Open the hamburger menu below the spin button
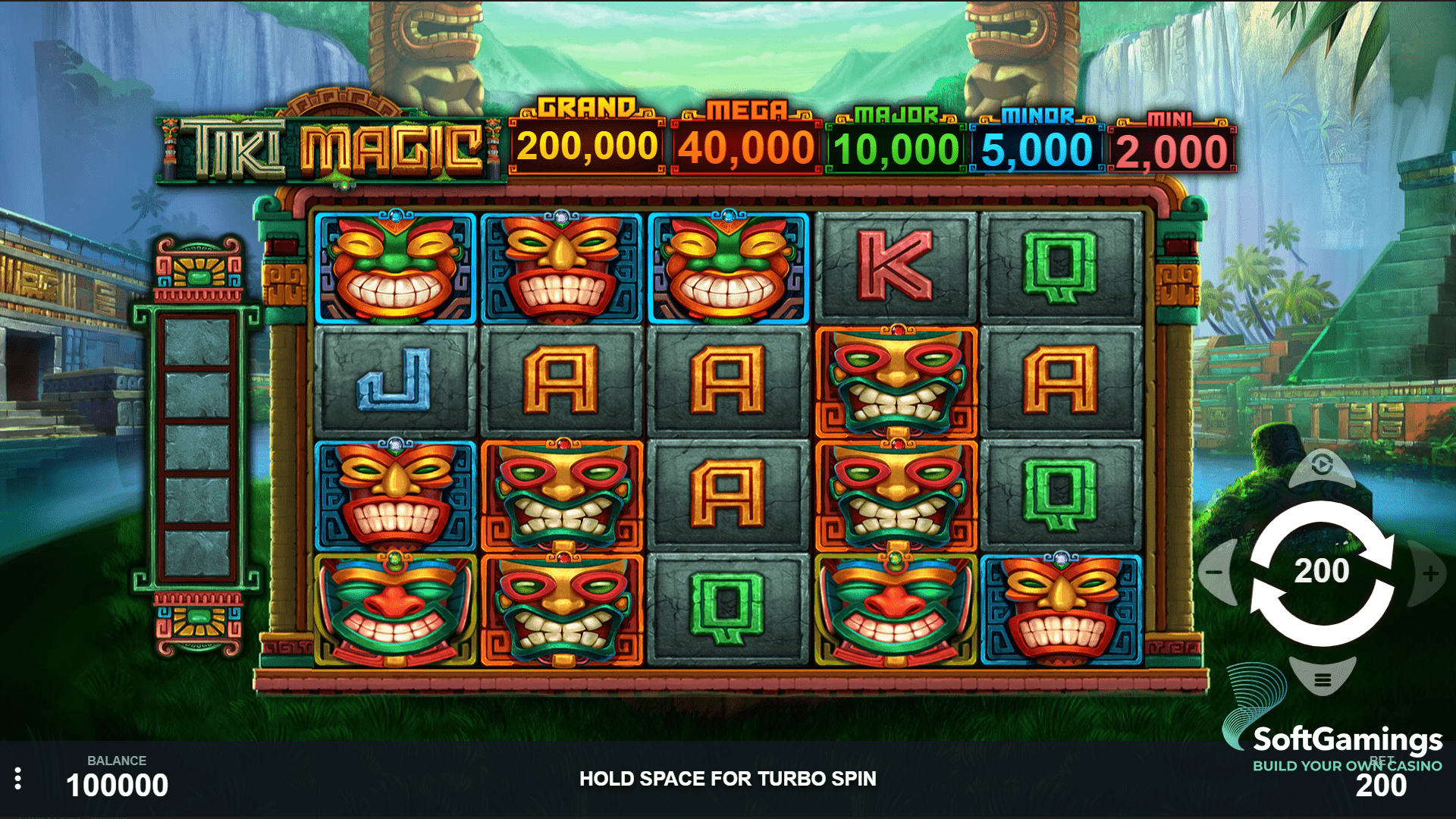The width and height of the screenshot is (1456, 819). tap(1323, 679)
